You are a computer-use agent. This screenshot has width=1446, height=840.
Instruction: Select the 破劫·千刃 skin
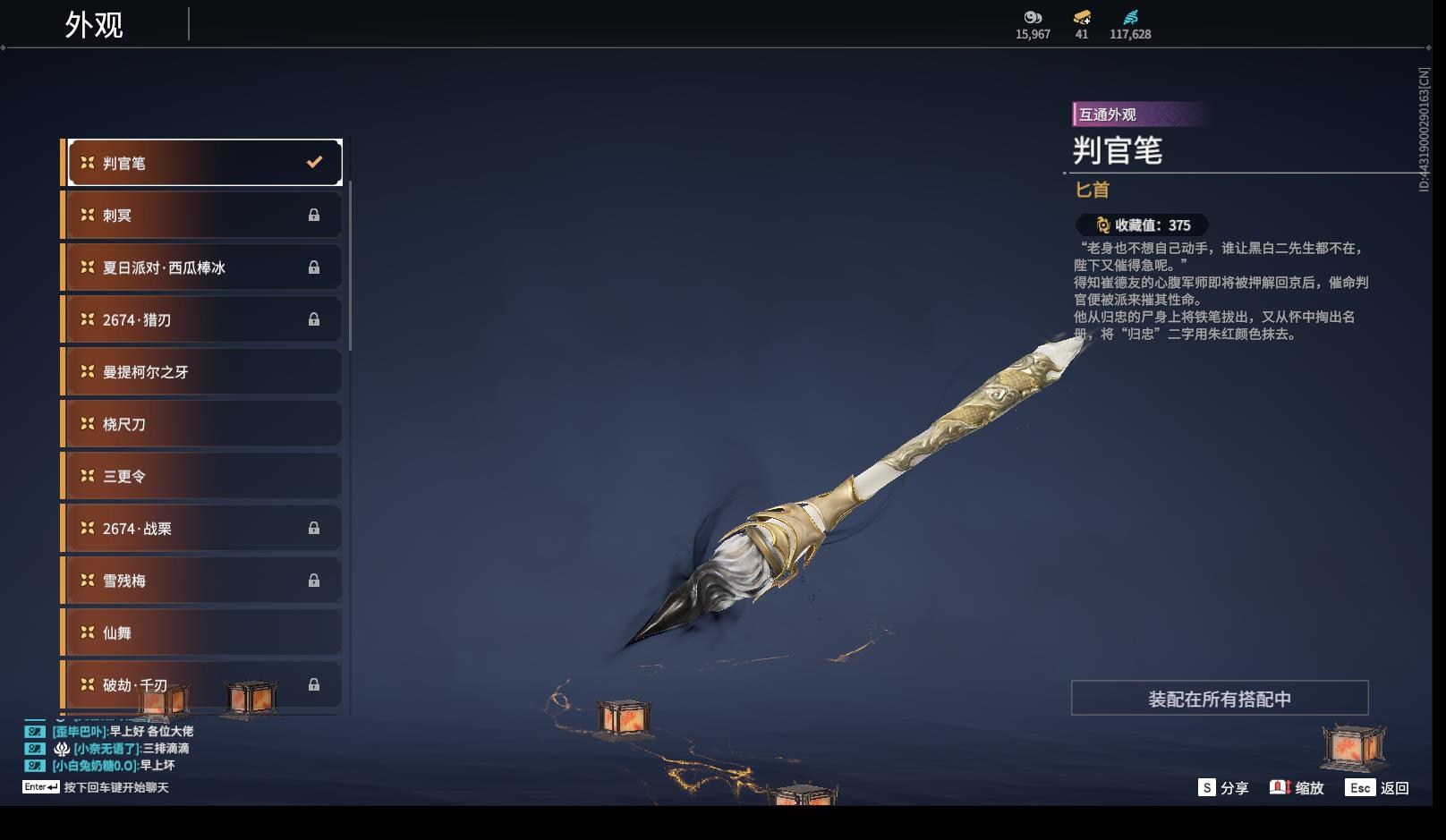point(205,684)
